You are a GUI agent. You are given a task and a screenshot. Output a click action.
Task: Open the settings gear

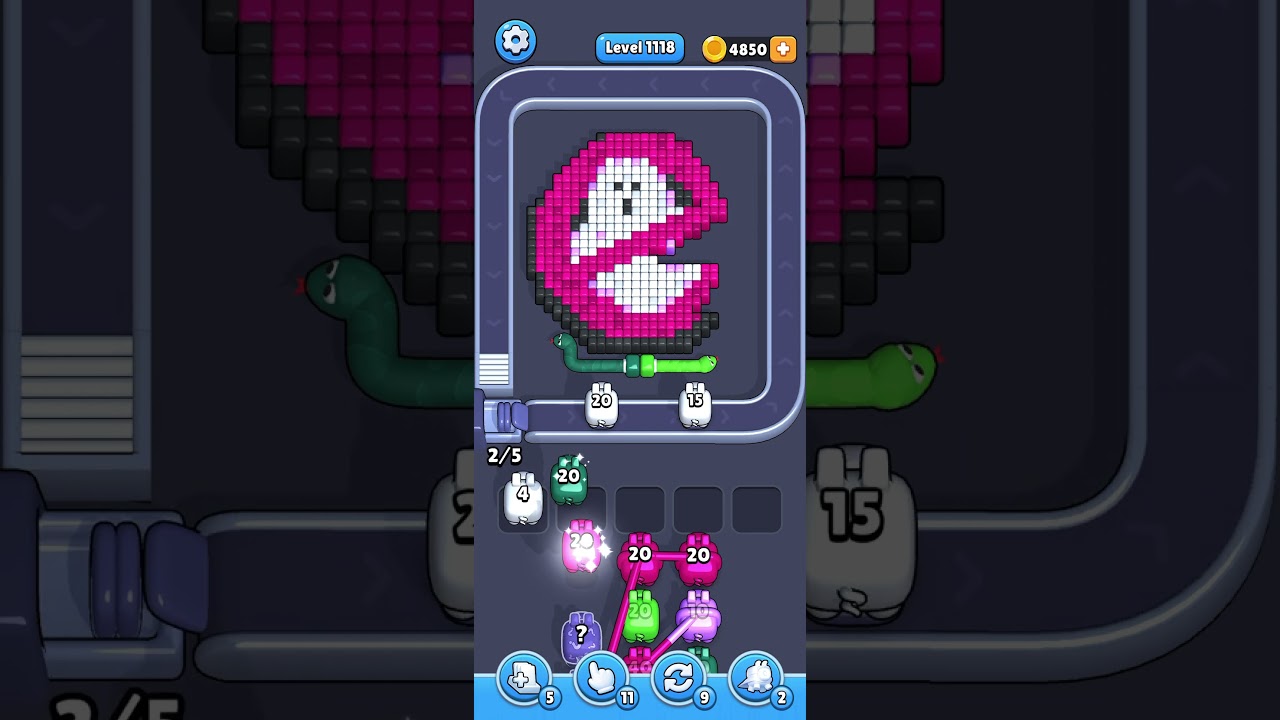(x=516, y=41)
